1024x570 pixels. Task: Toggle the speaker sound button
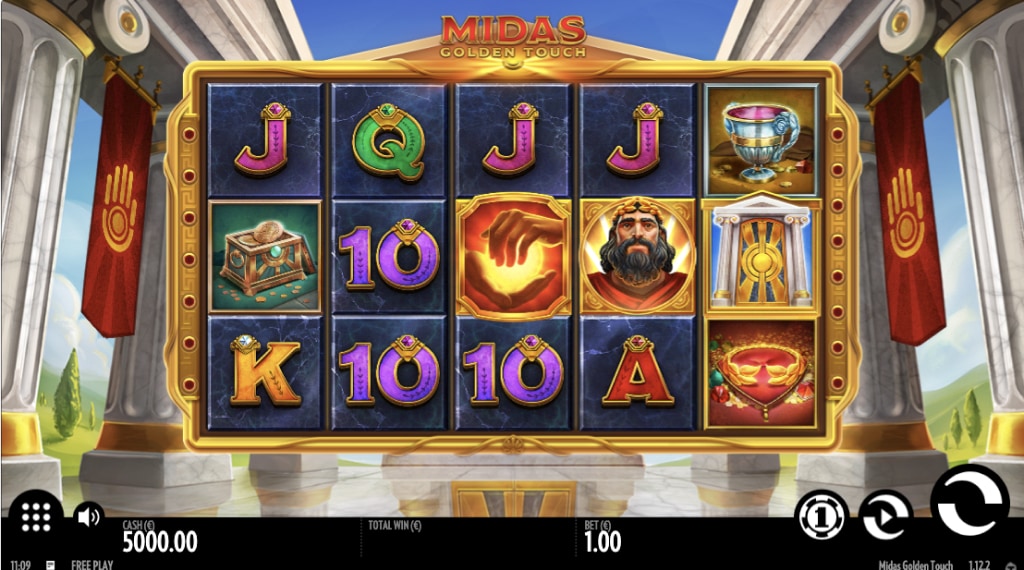(88, 516)
